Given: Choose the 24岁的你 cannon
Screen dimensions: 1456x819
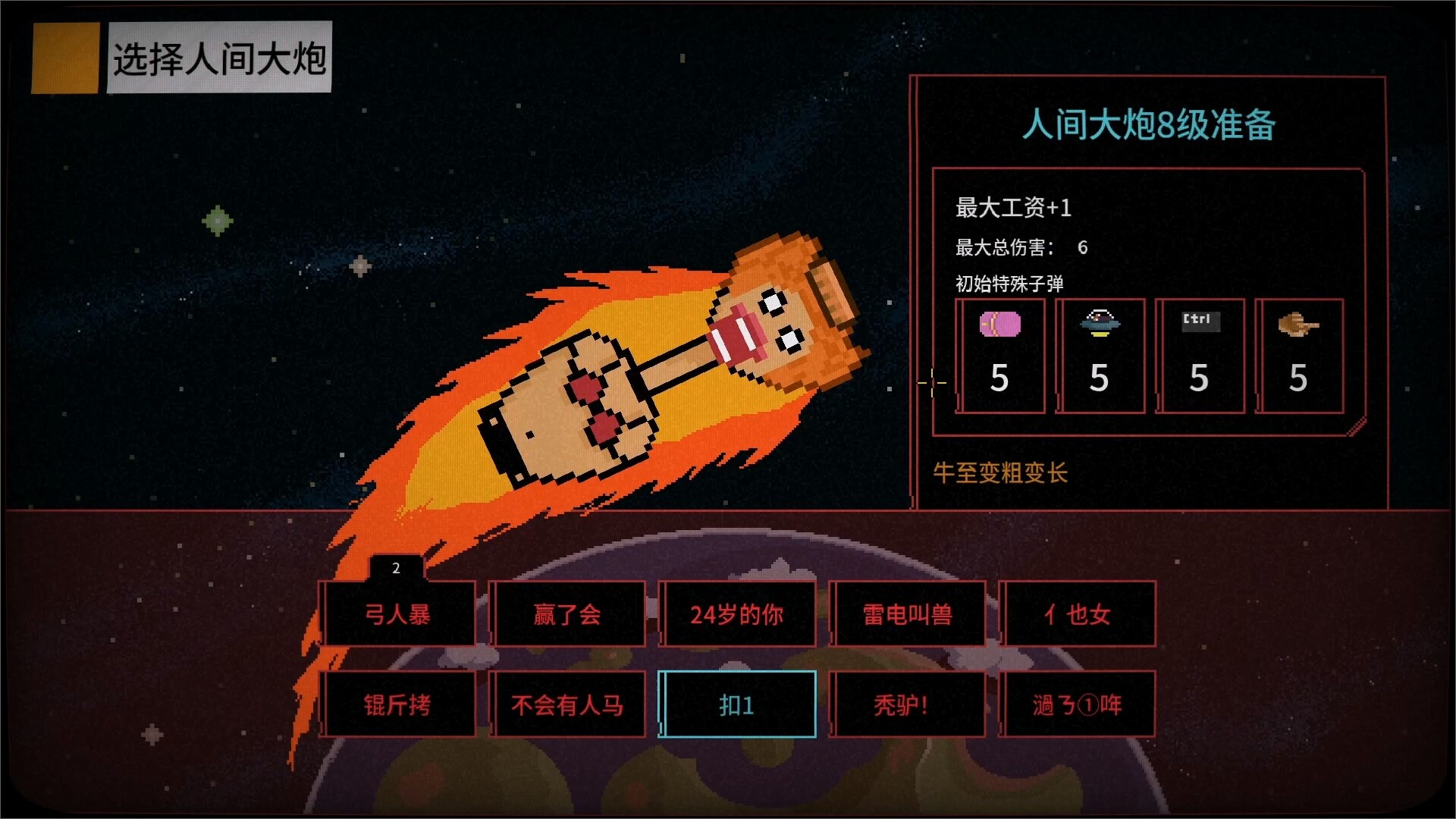Looking at the screenshot, I should [x=739, y=614].
